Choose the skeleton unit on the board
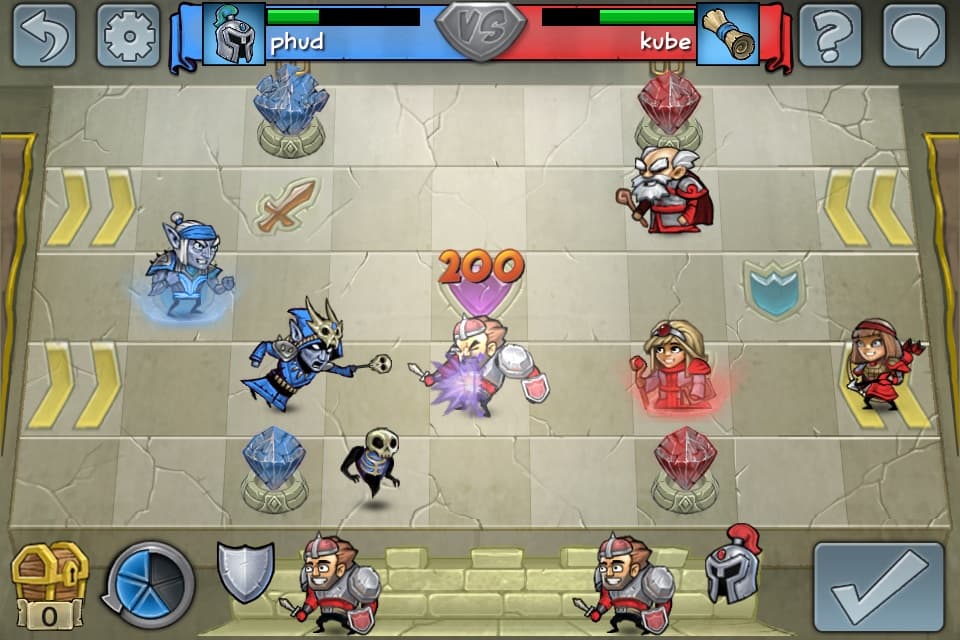This screenshot has height=640, width=960. point(374,464)
